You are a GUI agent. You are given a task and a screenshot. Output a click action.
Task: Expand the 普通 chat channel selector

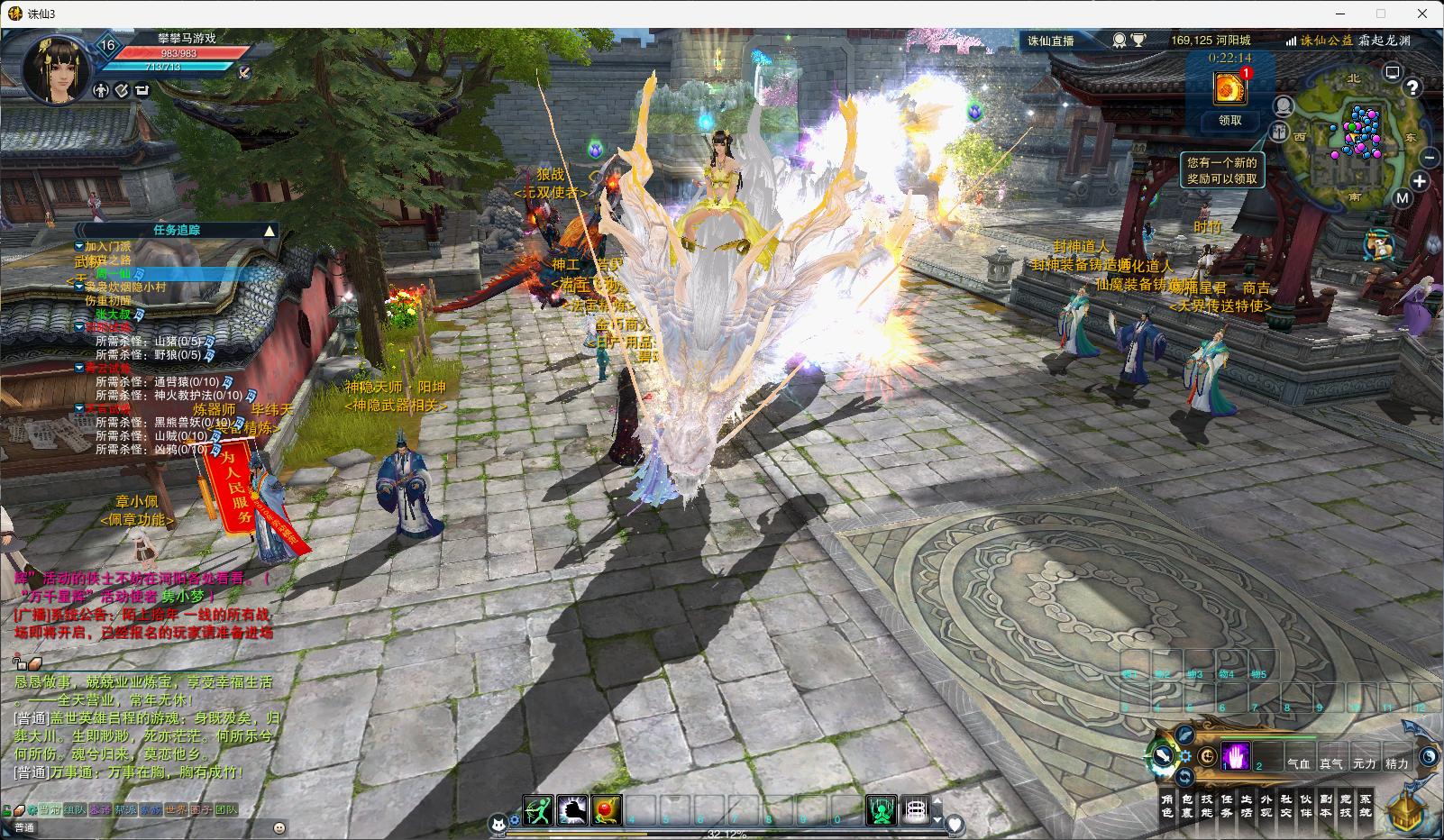[x=25, y=826]
